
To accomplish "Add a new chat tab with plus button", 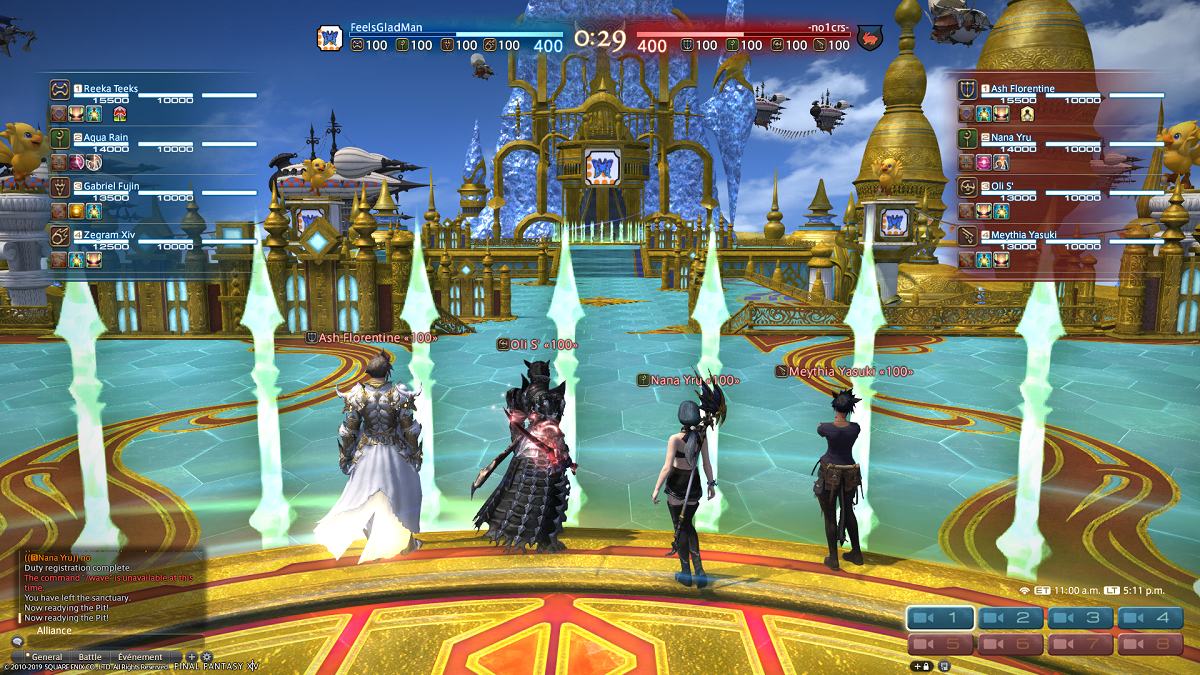I will [x=192, y=657].
